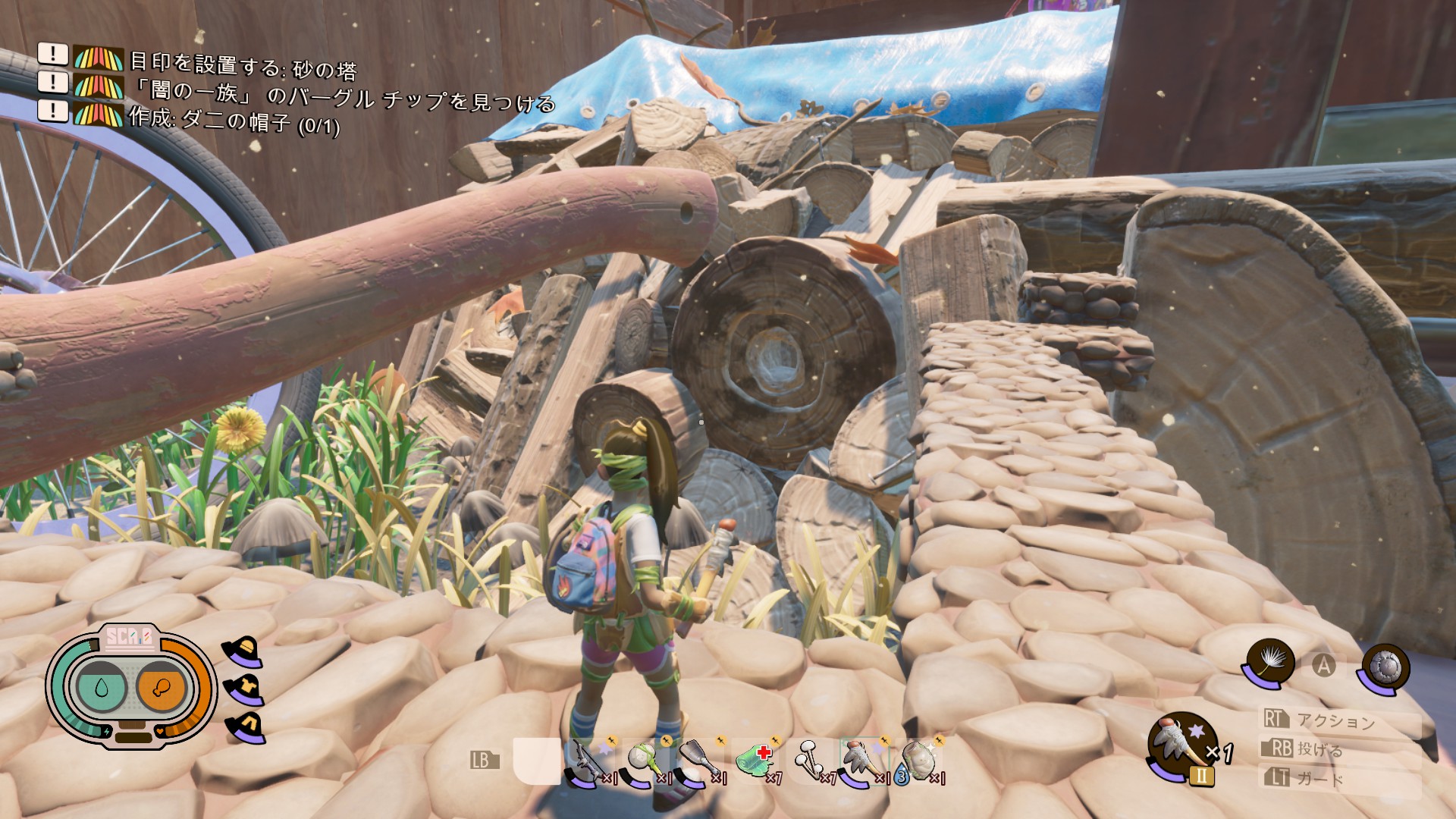Image resolution: width=1456 pixels, height=819 pixels.
Task: Click the chest armor durability icon
Action: [x=244, y=688]
